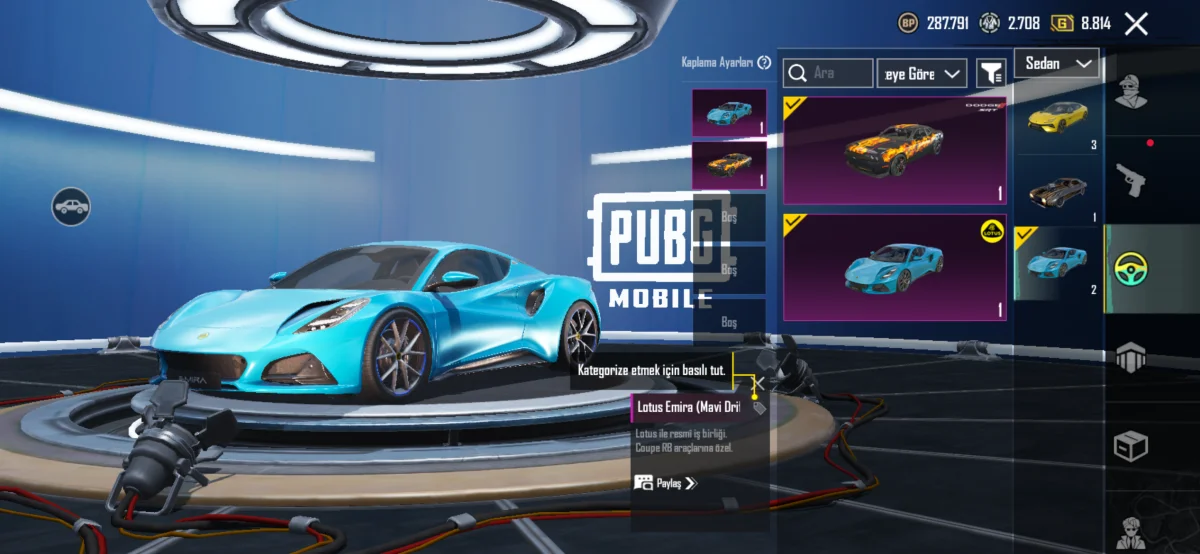This screenshot has width=1200, height=554.
Task: Switch to the pistol weapons tab
Action: (1131, 178)
